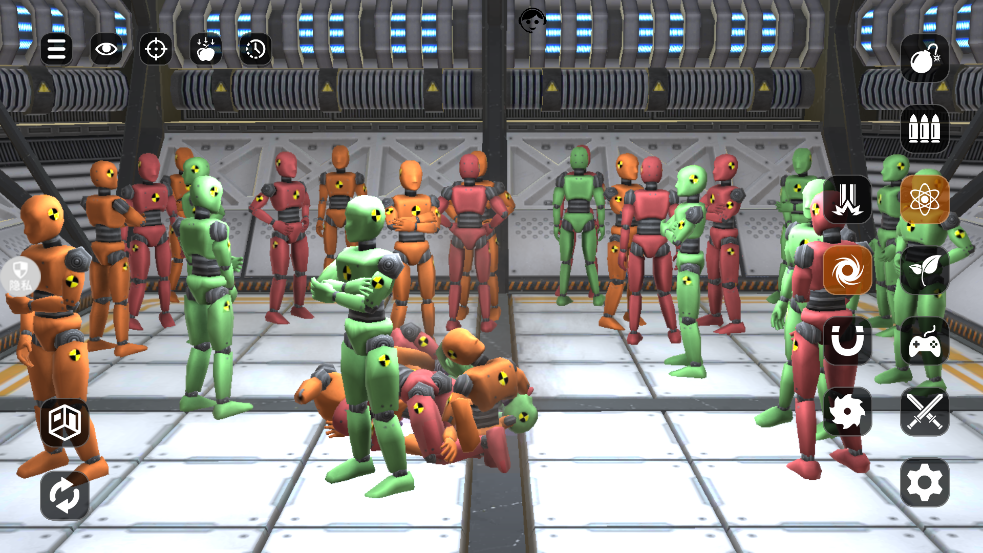Hit the circular arrows reset button
The width and height of the screenshot is (983, 553).
pyautogui.click(x=65, y=495)
